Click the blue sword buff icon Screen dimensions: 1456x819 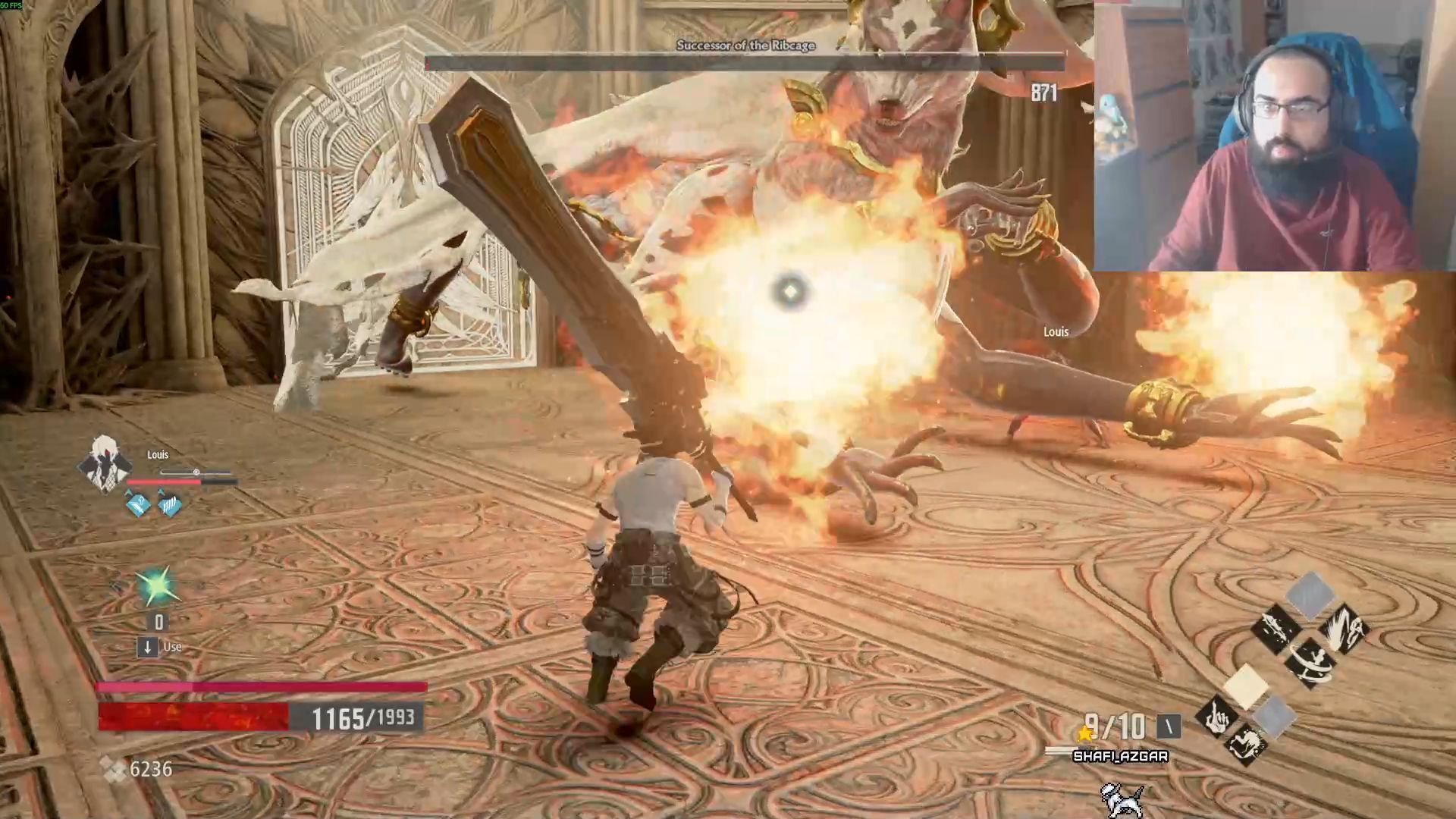point(138,504)
